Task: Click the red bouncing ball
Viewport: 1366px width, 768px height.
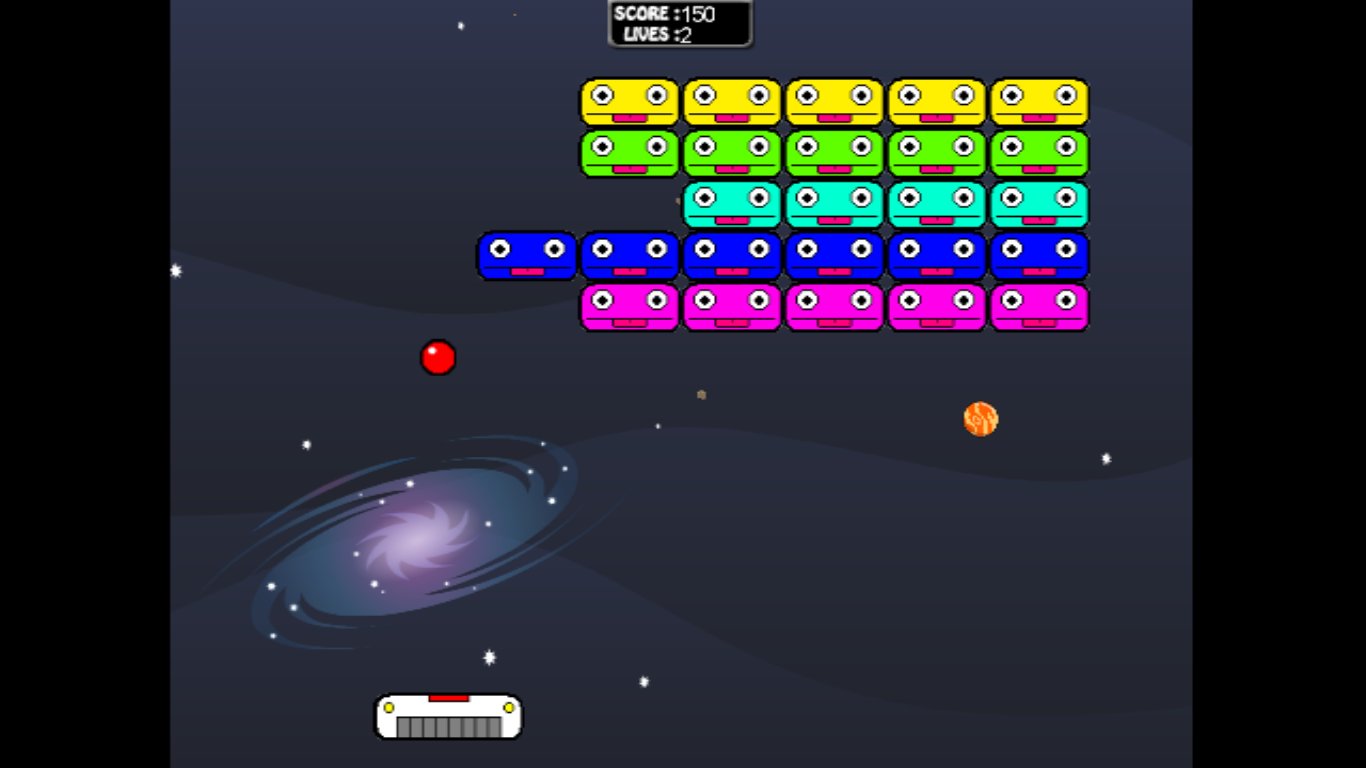Action: [x=439, y=358]
